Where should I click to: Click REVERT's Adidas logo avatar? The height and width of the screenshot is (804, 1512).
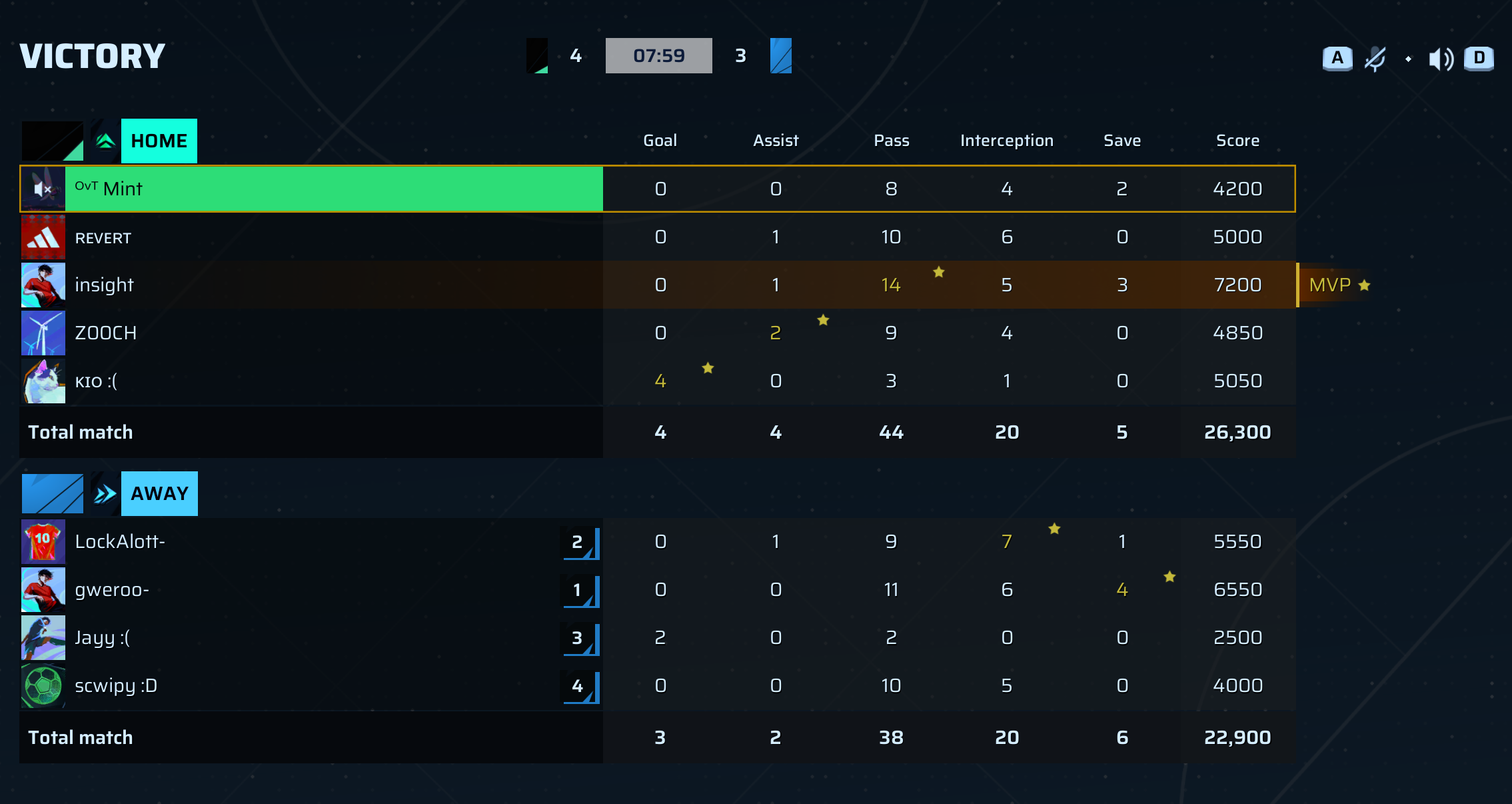[43, 237]
